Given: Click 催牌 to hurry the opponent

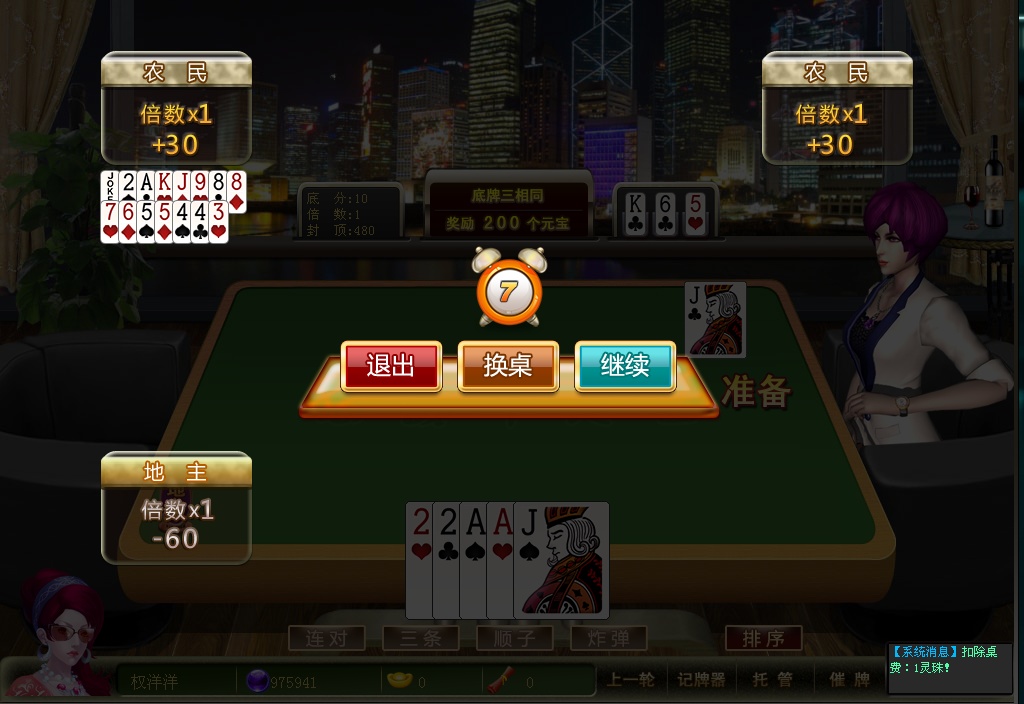Looking at the screenshot, I should tap(849, 680).
